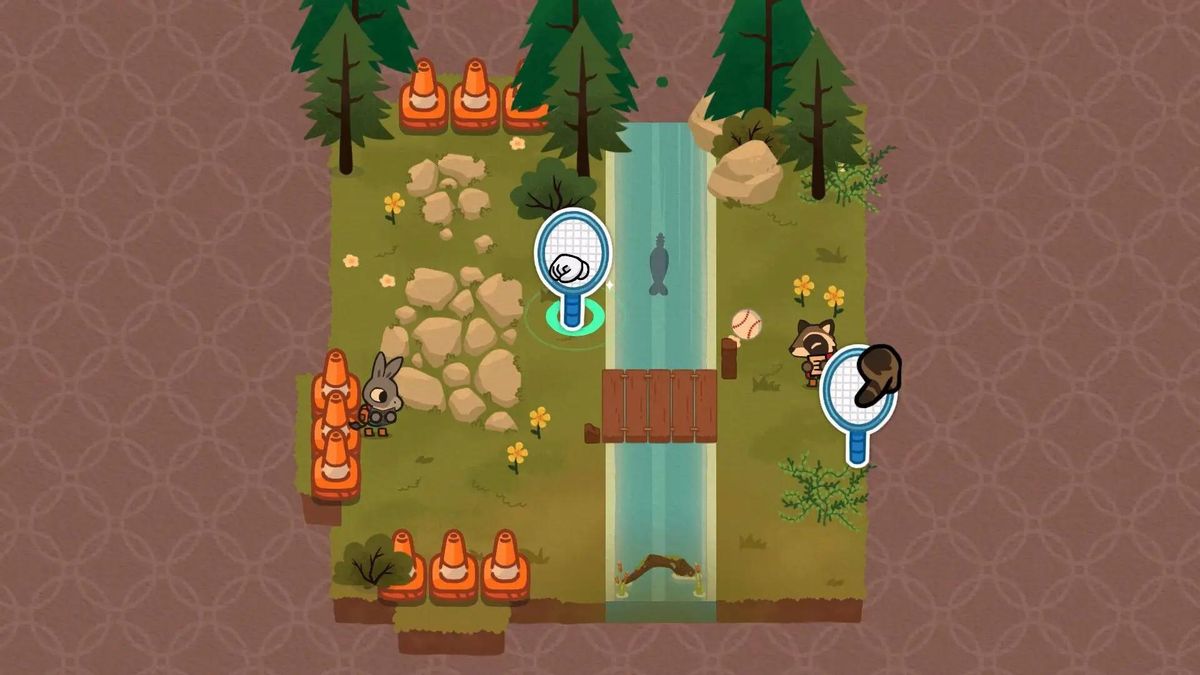Image resolution: width=1200 pixels, height=675 pixels.
Task: Click the racket marker with white glove
Action: [x=572, y=258]
